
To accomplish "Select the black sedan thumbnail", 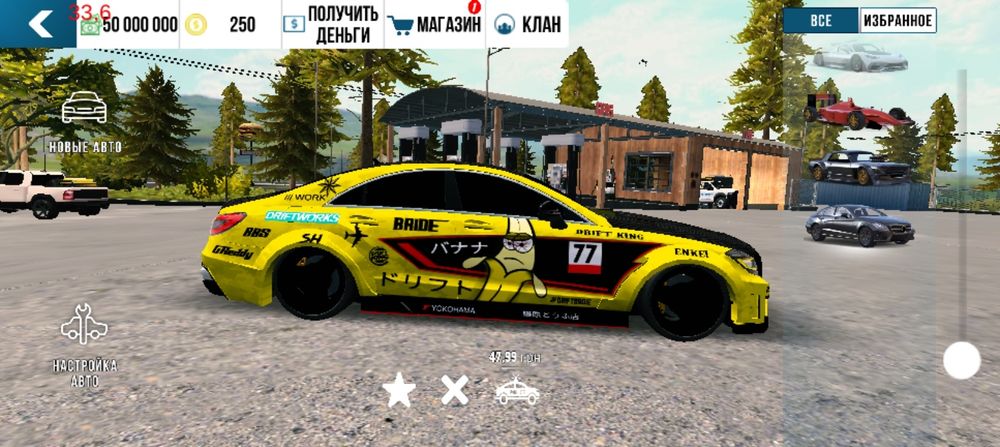I will click(x=859, y=224).
